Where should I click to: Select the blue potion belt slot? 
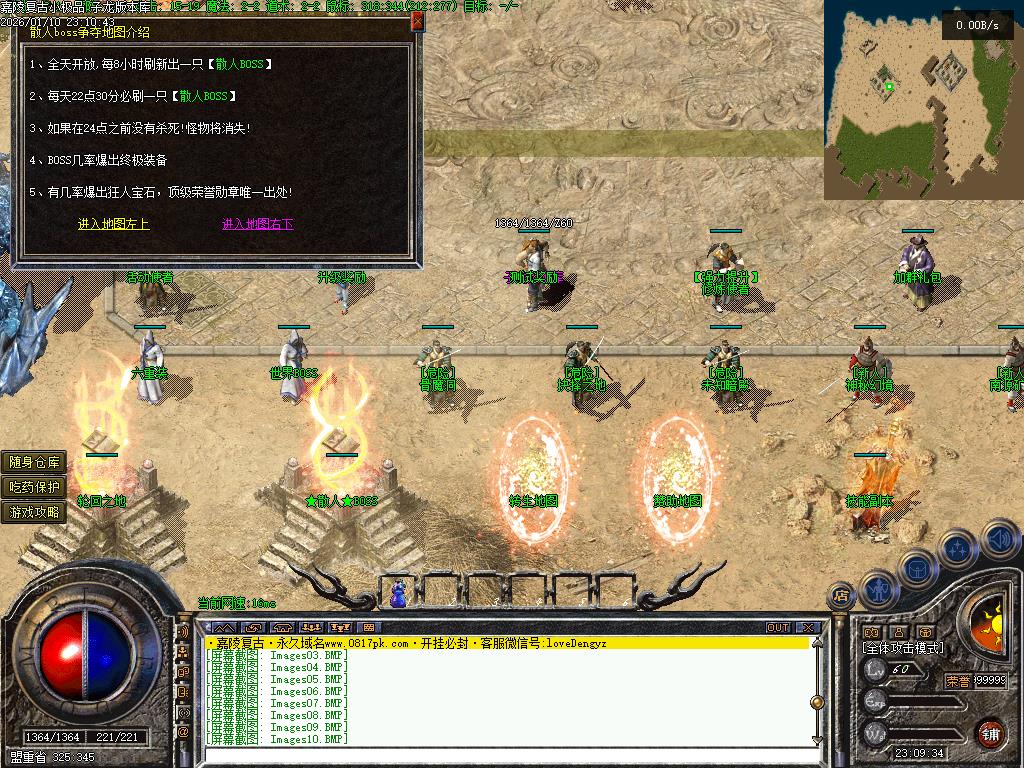[398, 594]
